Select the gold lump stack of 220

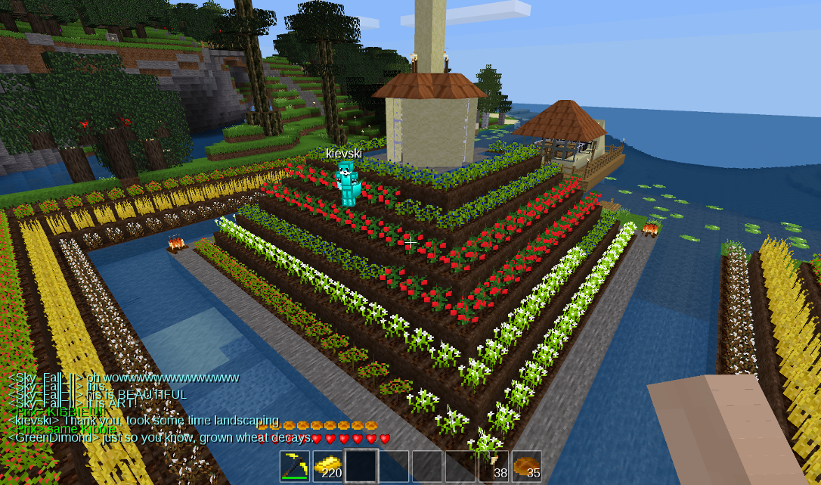click(x=327, y=466)
